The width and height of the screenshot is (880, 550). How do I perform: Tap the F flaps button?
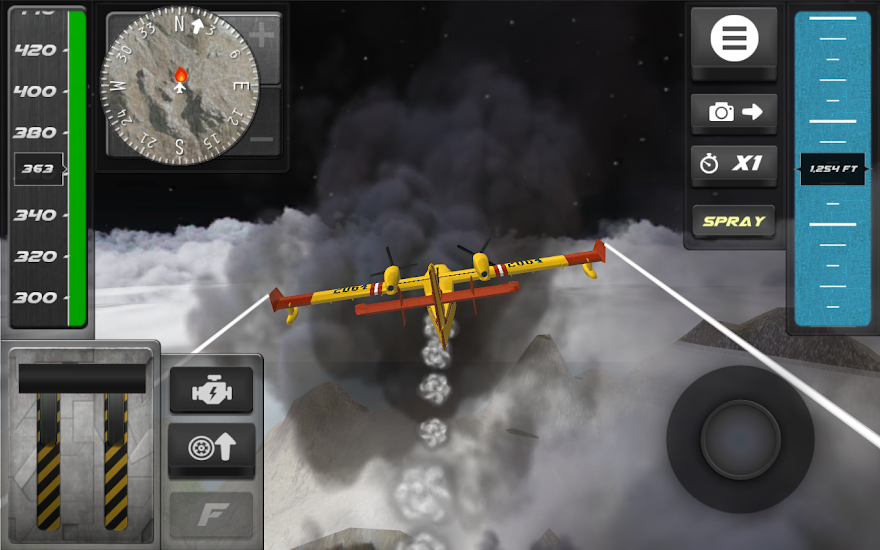[x=211, y=514]
